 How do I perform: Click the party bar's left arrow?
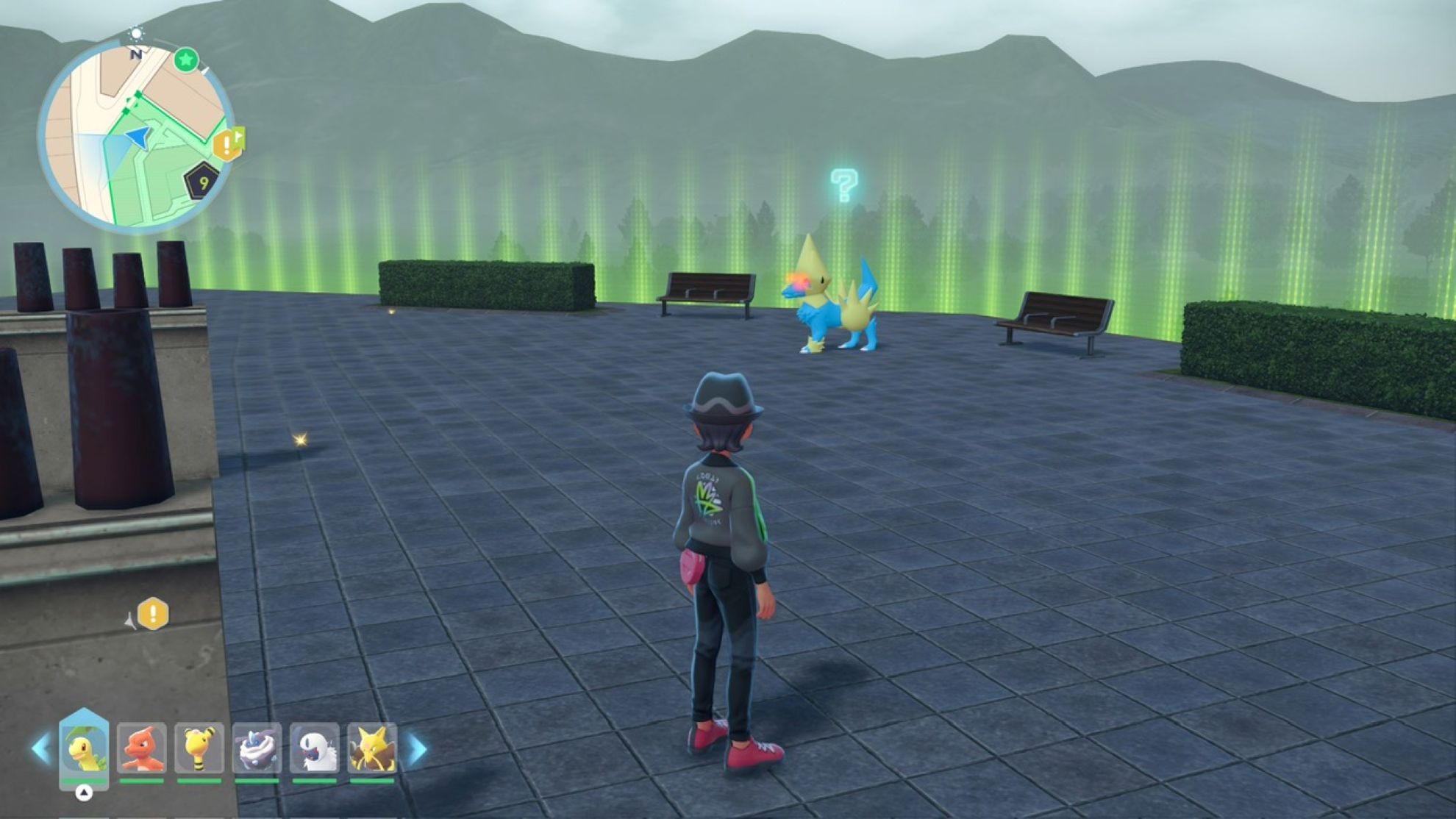click(40, 749)
